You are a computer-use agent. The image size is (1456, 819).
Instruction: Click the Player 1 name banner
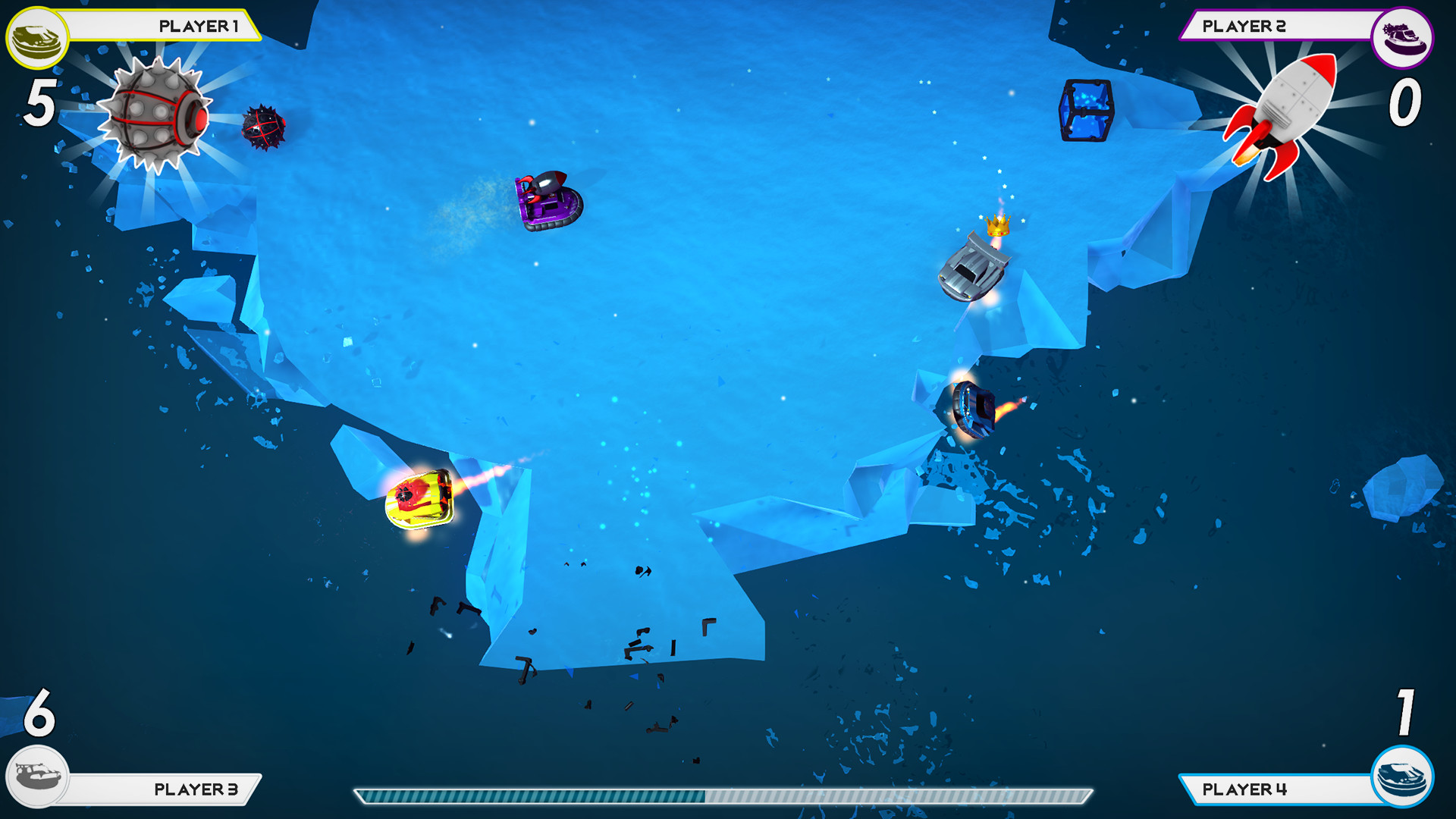tap(197, 25)
